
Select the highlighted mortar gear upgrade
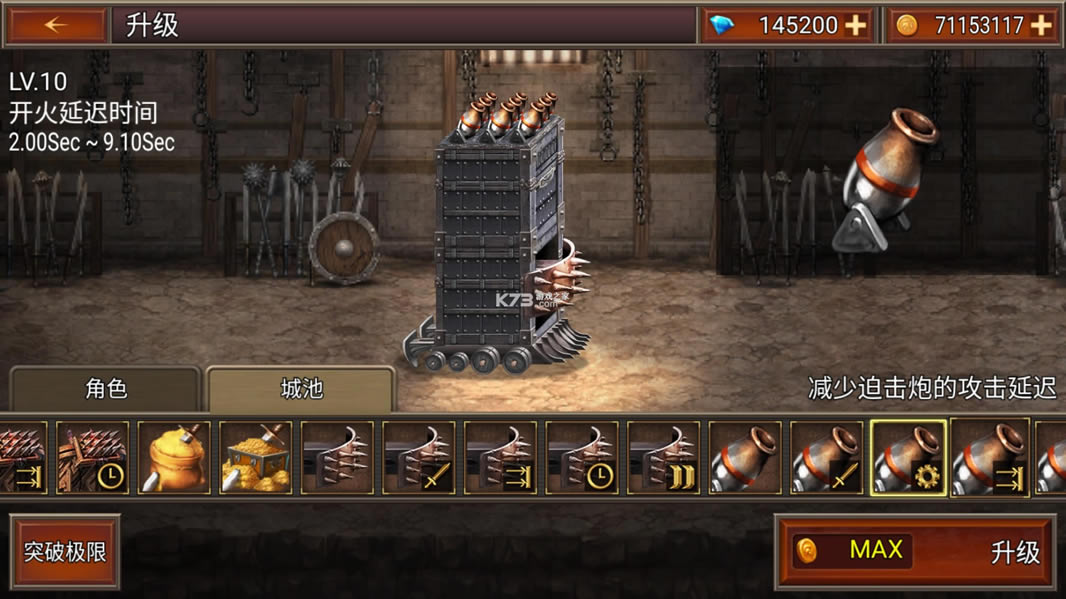point(908,458)
